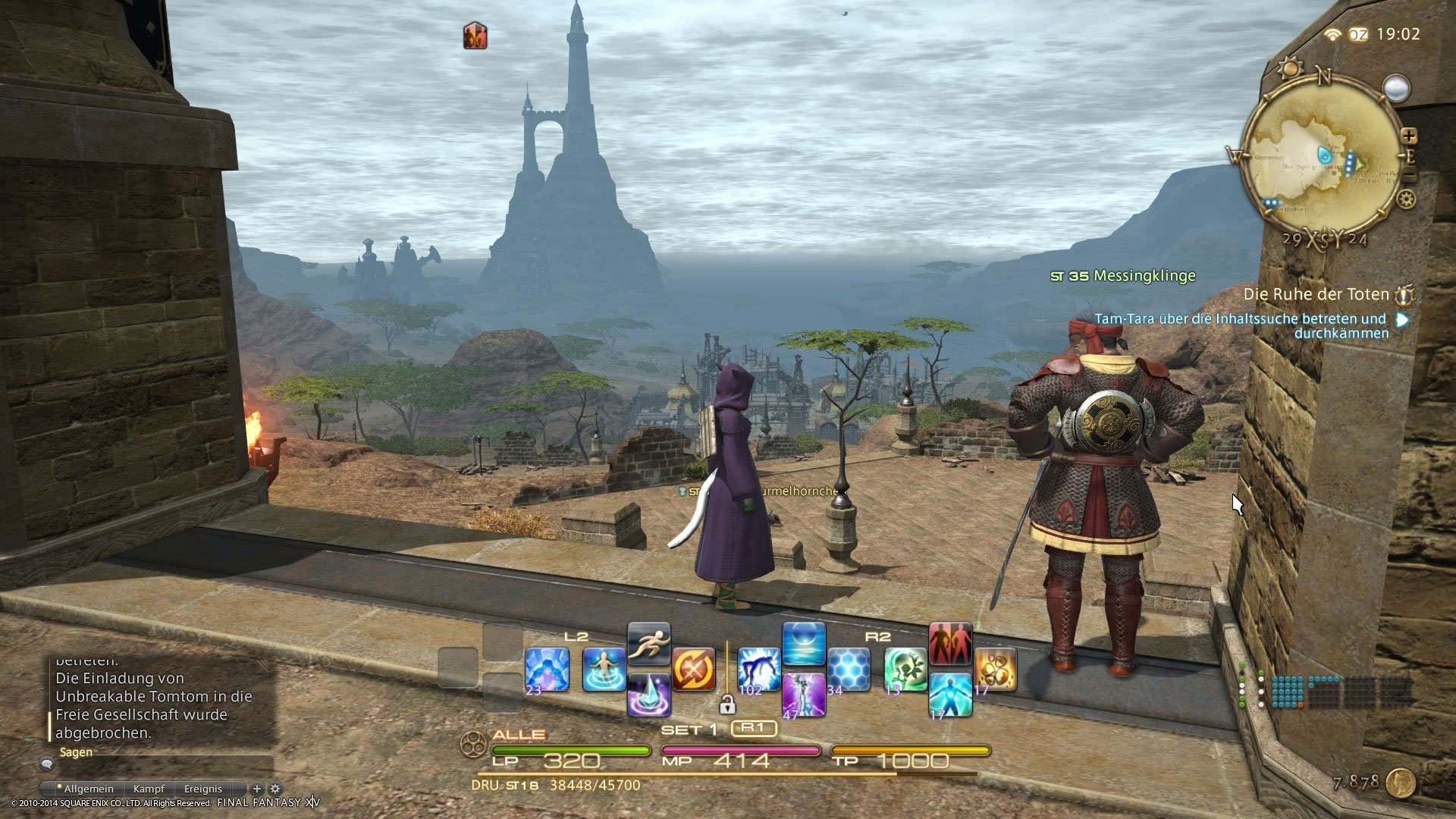Switch to the Kampf chat tab

[149, 789]
